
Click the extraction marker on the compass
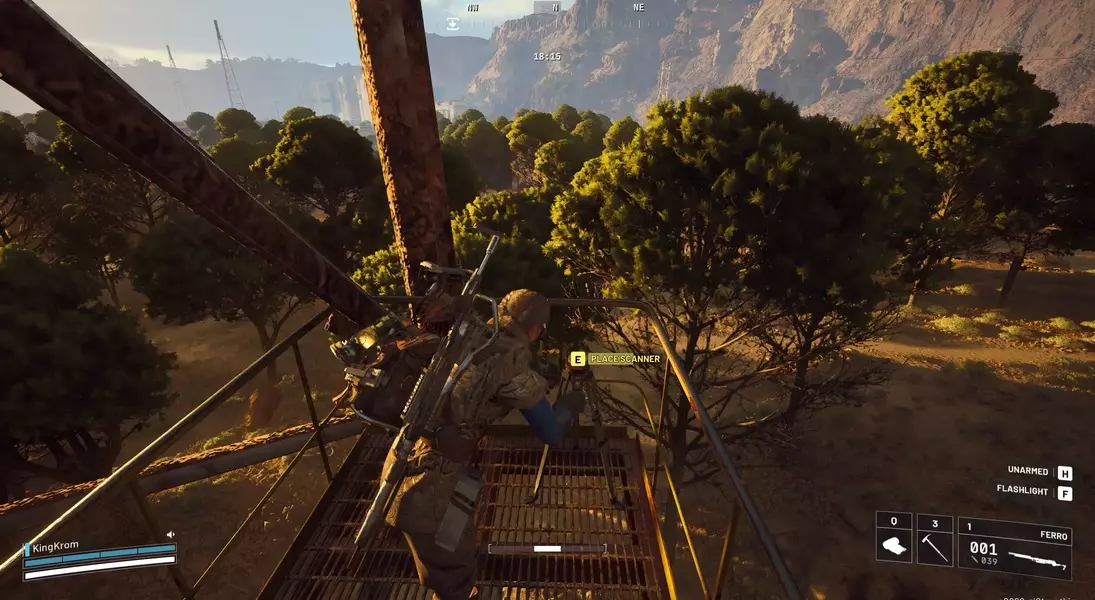(452, 22)
